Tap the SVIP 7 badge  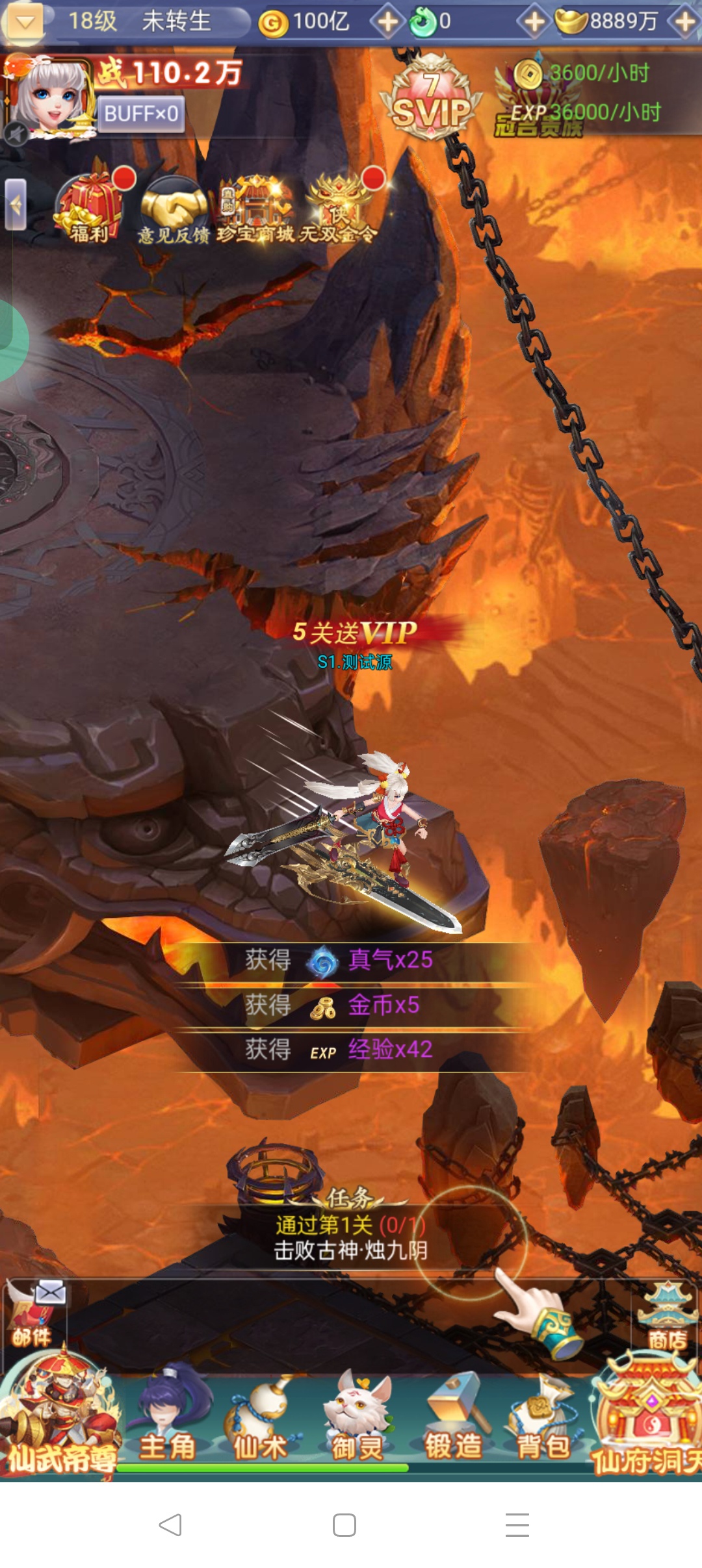click(x=430, y=99)
